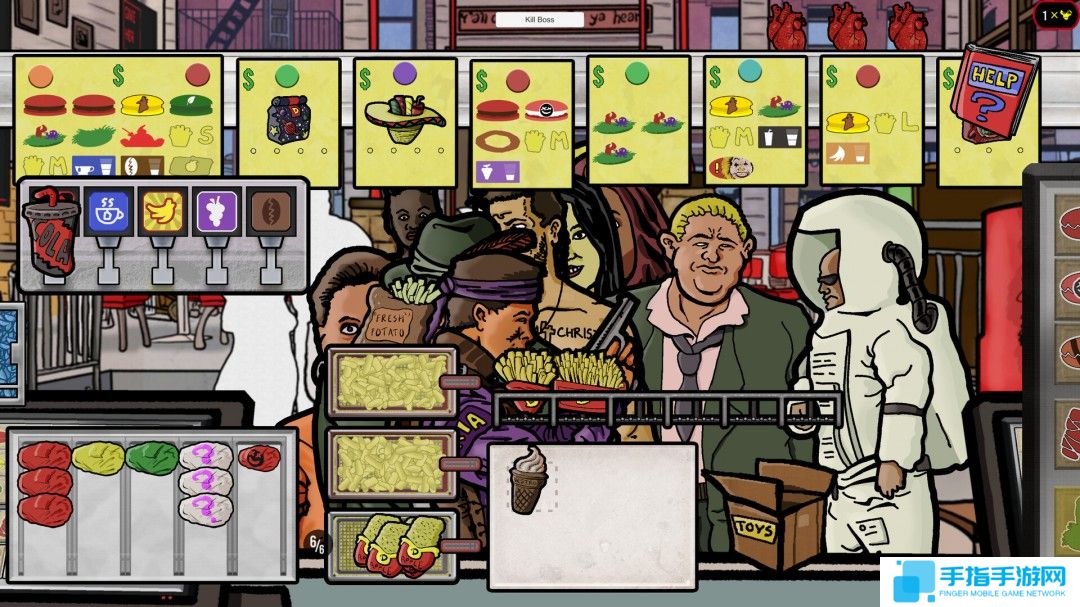Select the galaxy bag order ticket
The height and width of the screenshot is (607, 1080).
288,110
